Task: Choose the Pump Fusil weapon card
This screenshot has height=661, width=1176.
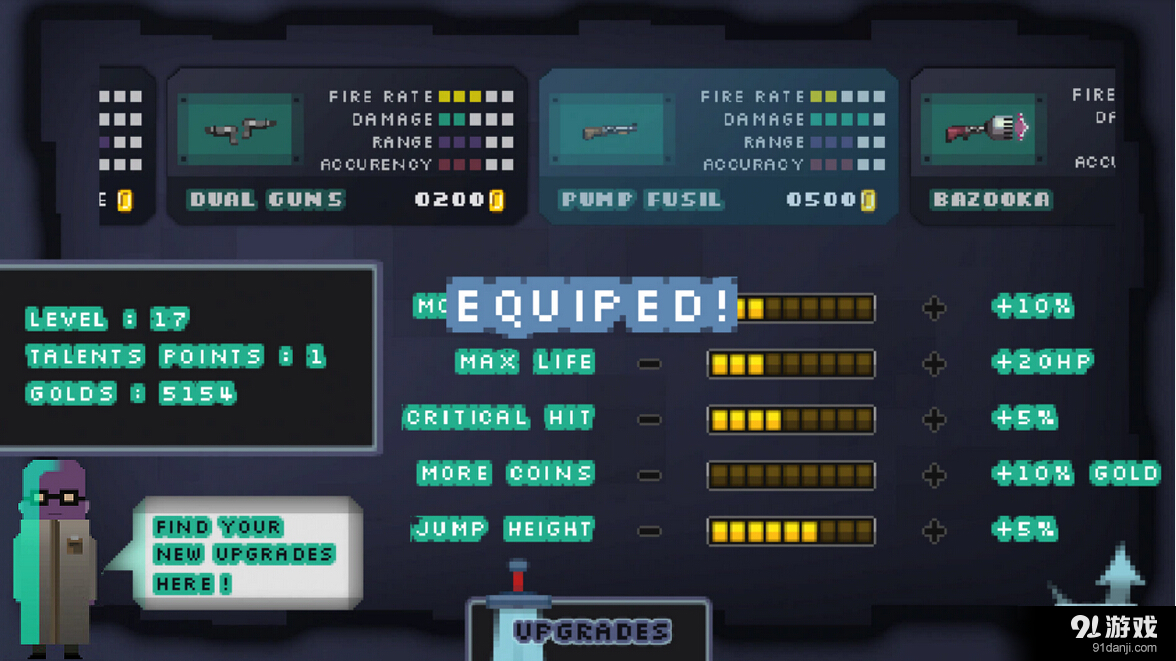Action: coord(717,146)
